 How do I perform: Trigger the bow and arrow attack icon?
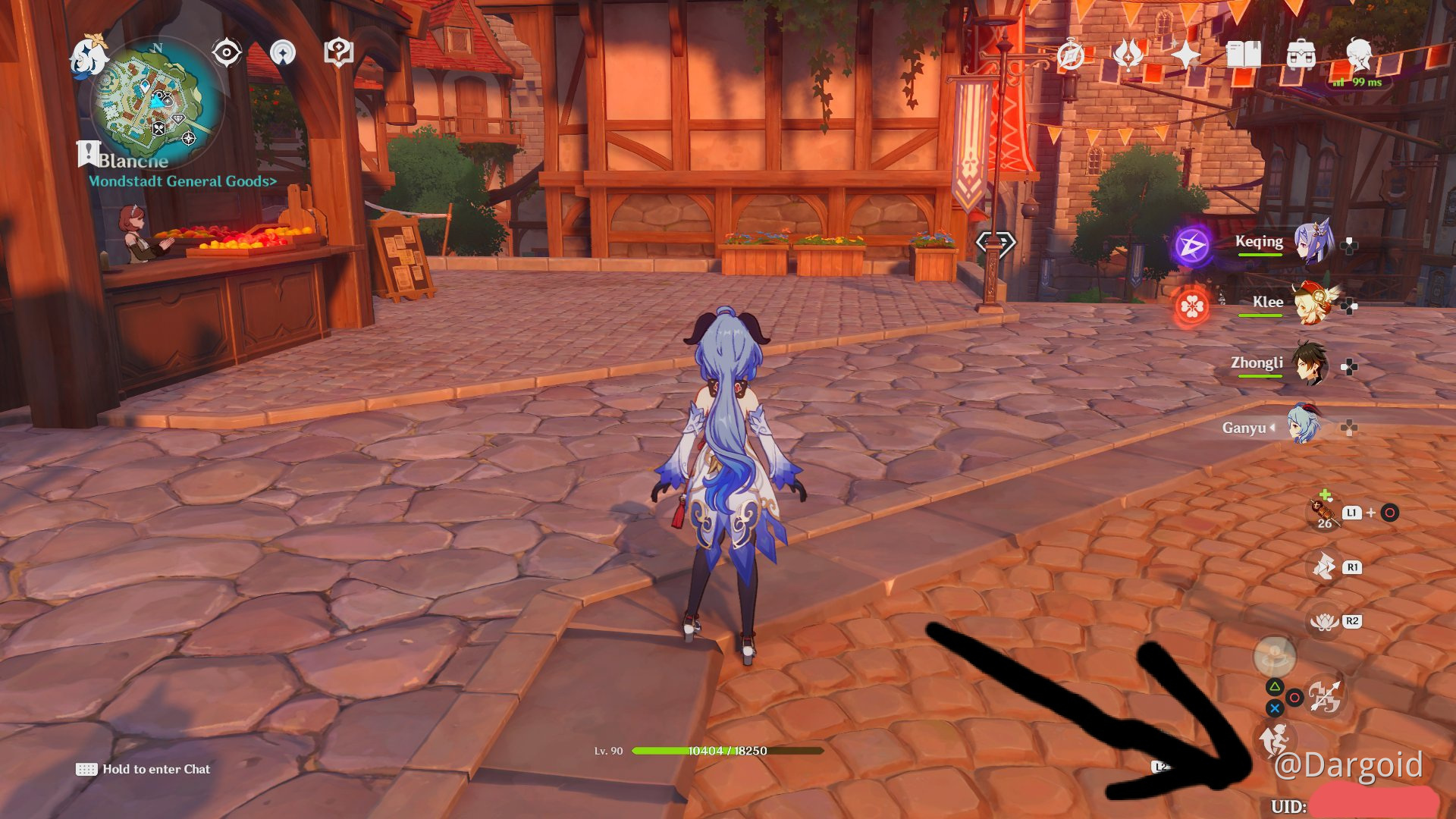1324,698
